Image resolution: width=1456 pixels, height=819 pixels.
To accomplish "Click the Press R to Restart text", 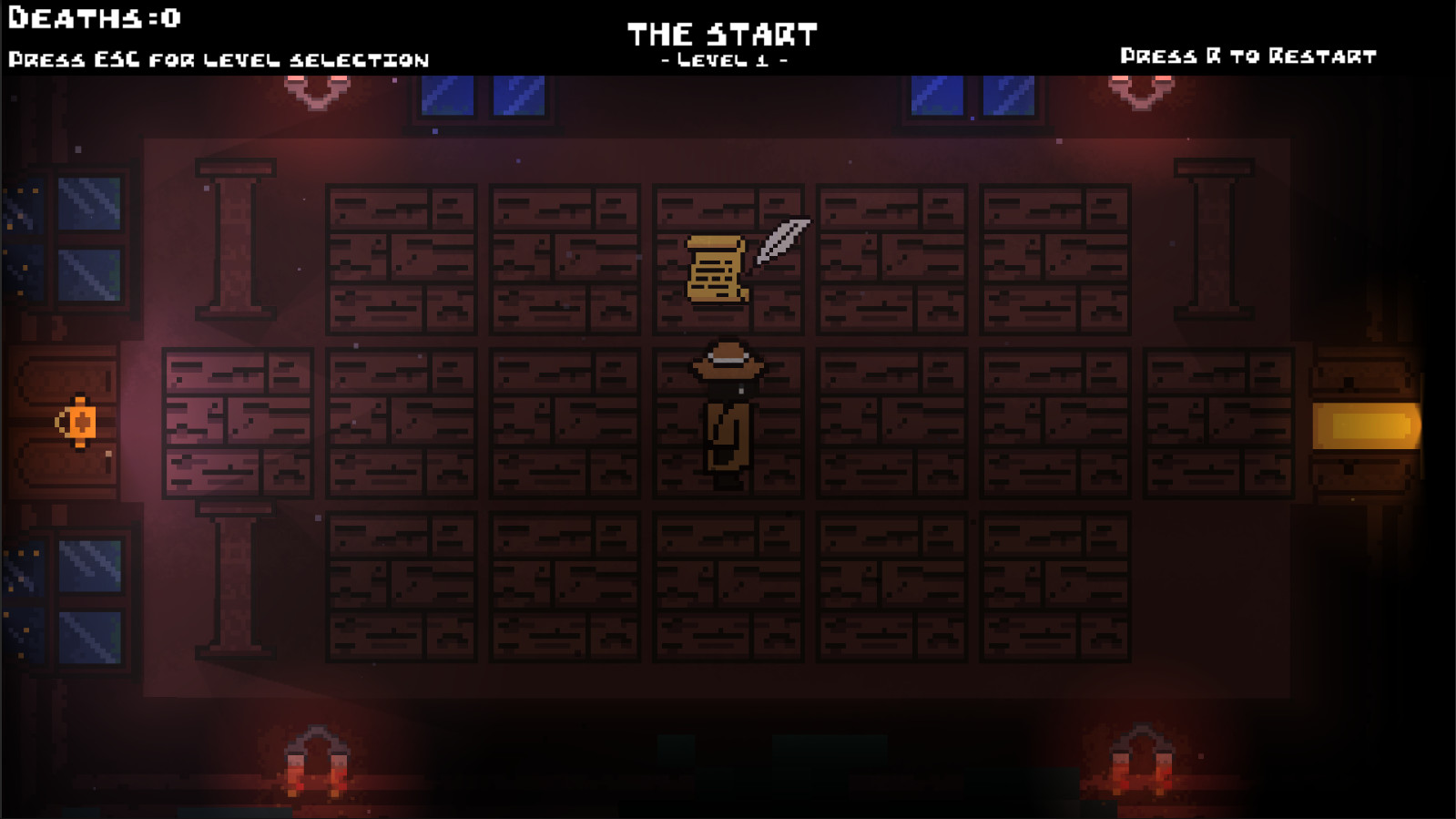I will click(1247, 56).
